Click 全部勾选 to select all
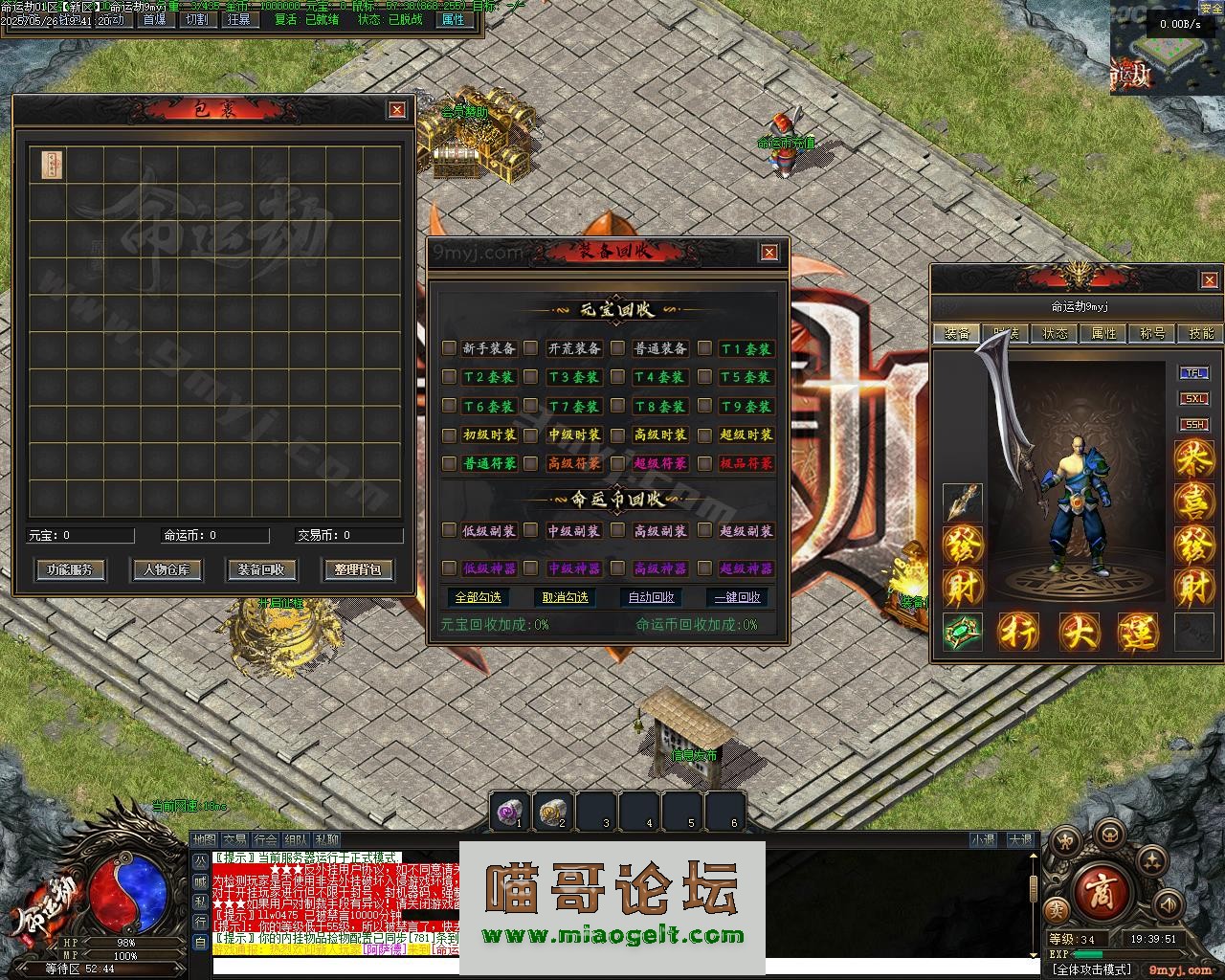The width and height of the screenshot is (1225, 980). (x=479, y=597)
